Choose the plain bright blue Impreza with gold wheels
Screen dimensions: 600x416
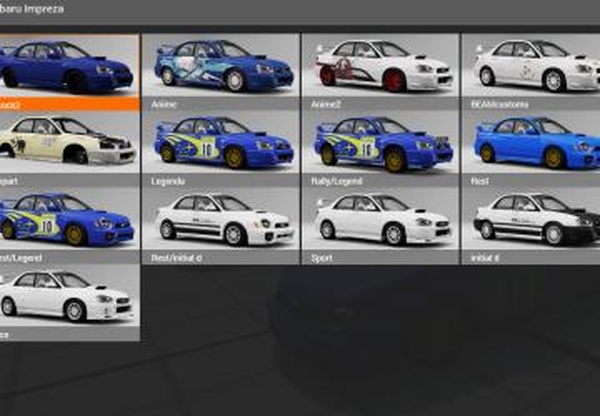point(531,143)
